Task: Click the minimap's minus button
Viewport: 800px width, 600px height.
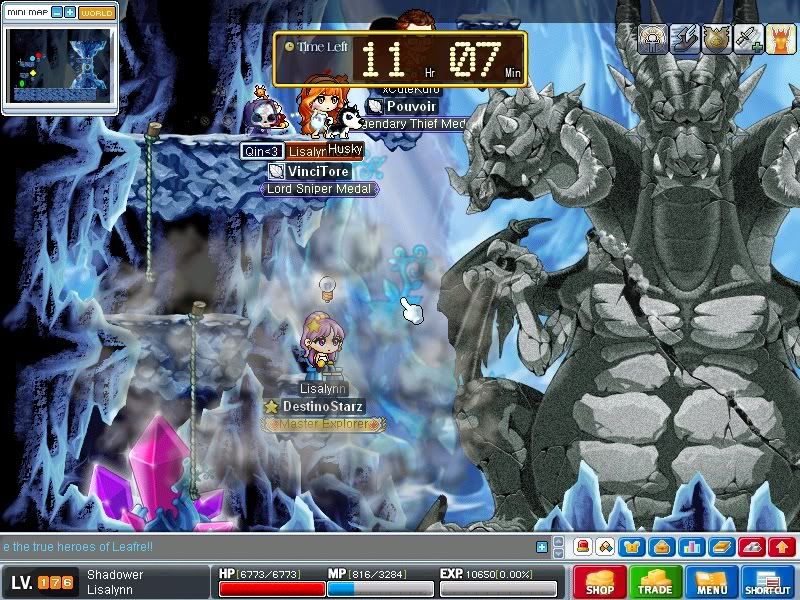Action: [56, 13]
